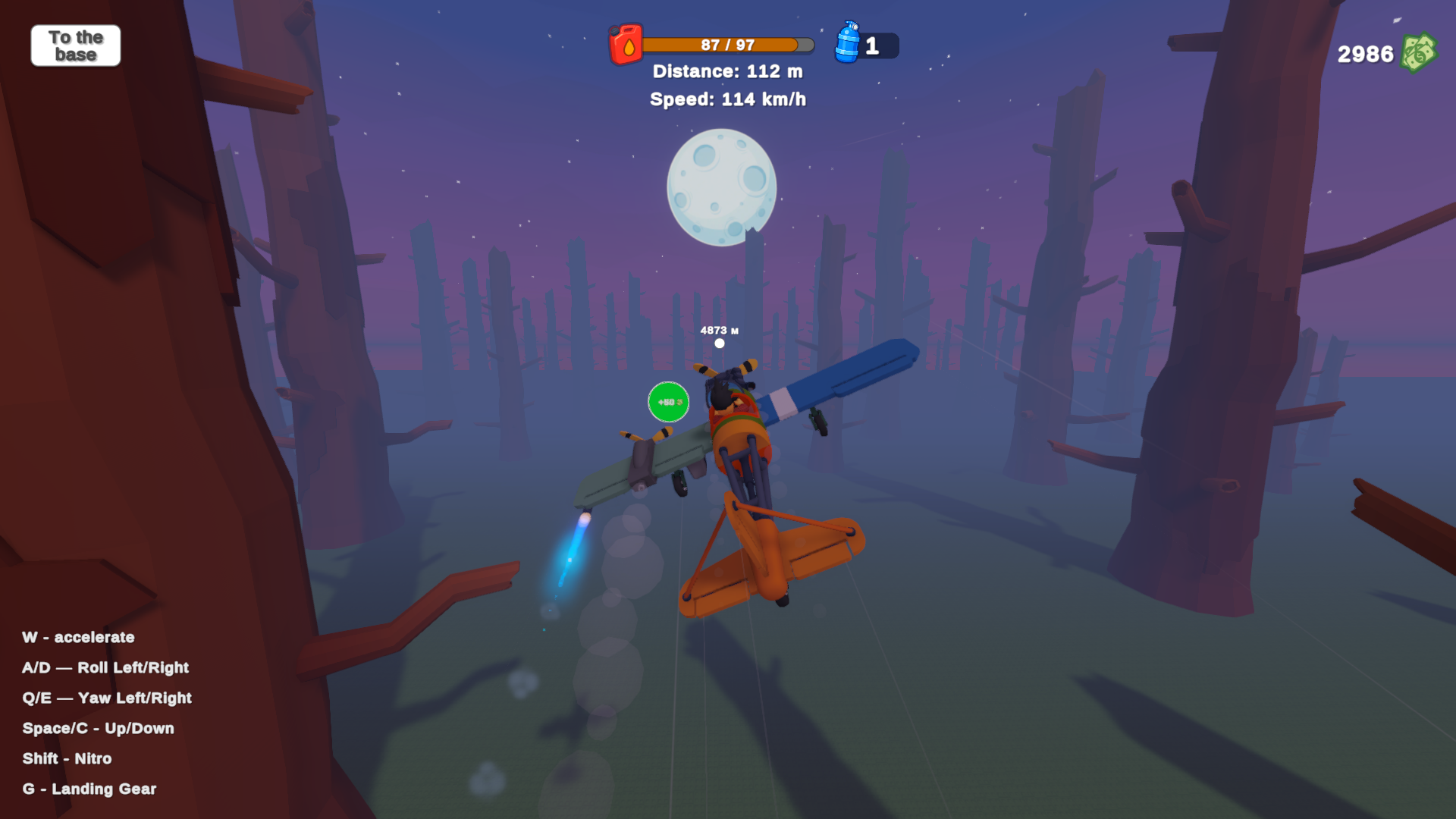
Task: Click the moon in the sky
Action: (722, 187)
